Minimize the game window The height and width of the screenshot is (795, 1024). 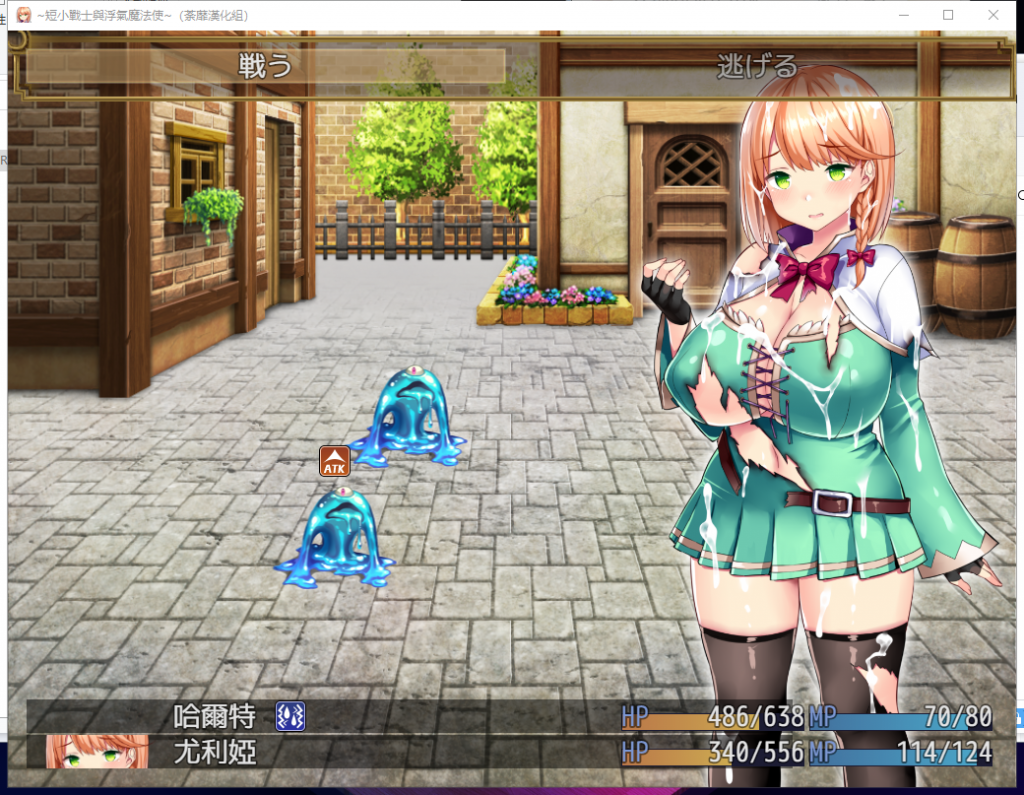click(x=904, y=15)
